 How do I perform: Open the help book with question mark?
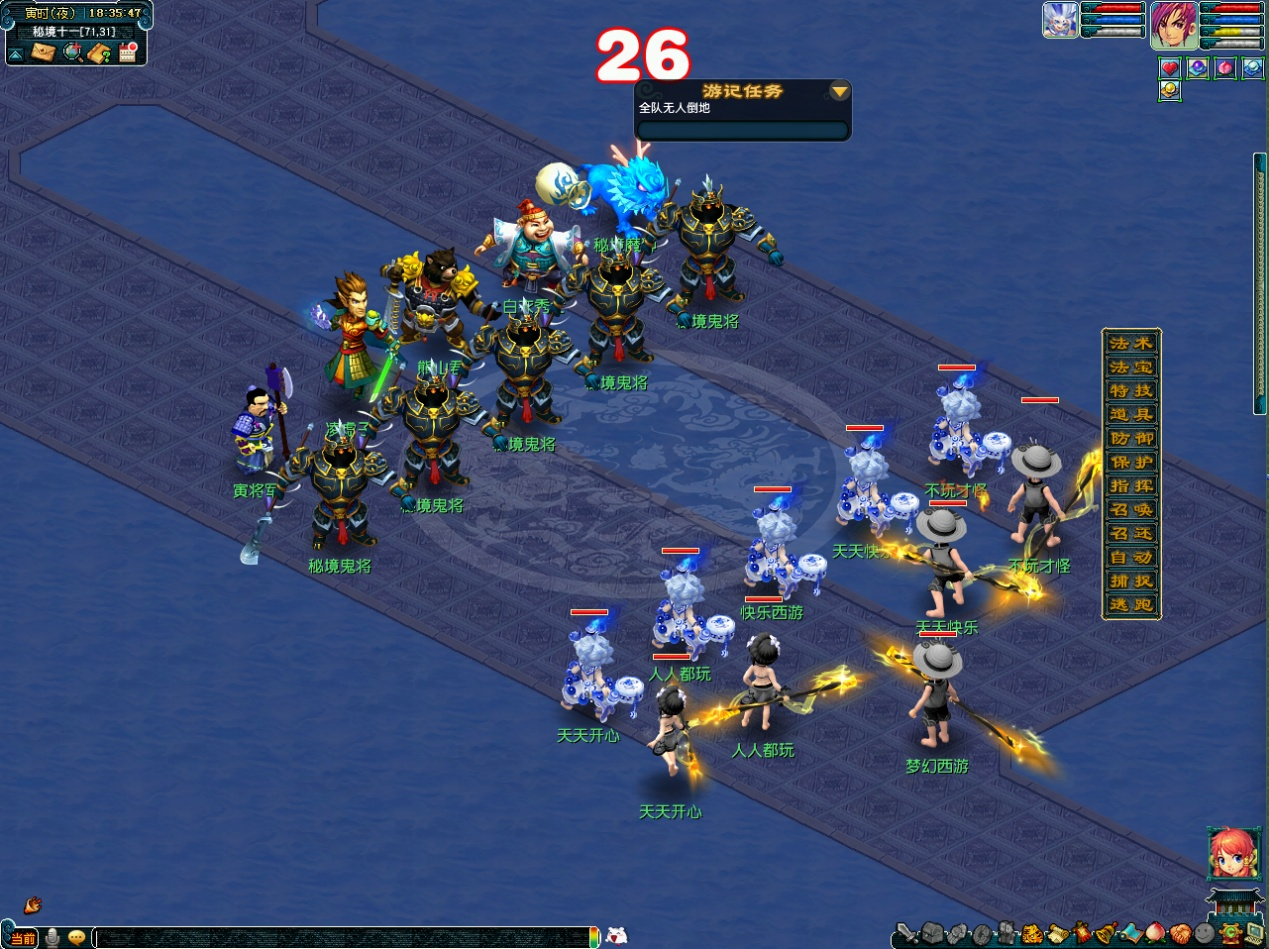click(x=99, y=52)
